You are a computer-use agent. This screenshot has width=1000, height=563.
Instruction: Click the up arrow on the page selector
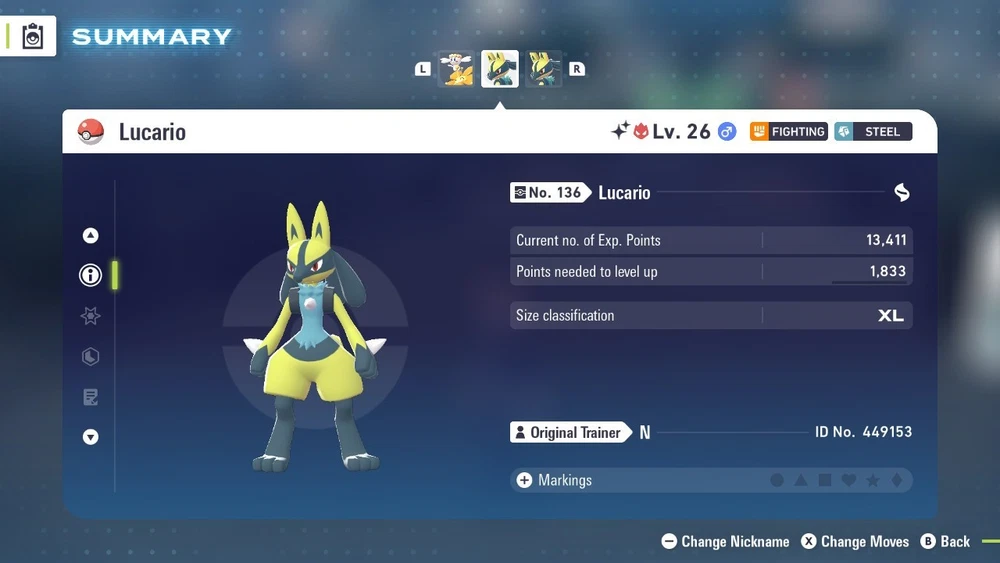coord(91,236)
